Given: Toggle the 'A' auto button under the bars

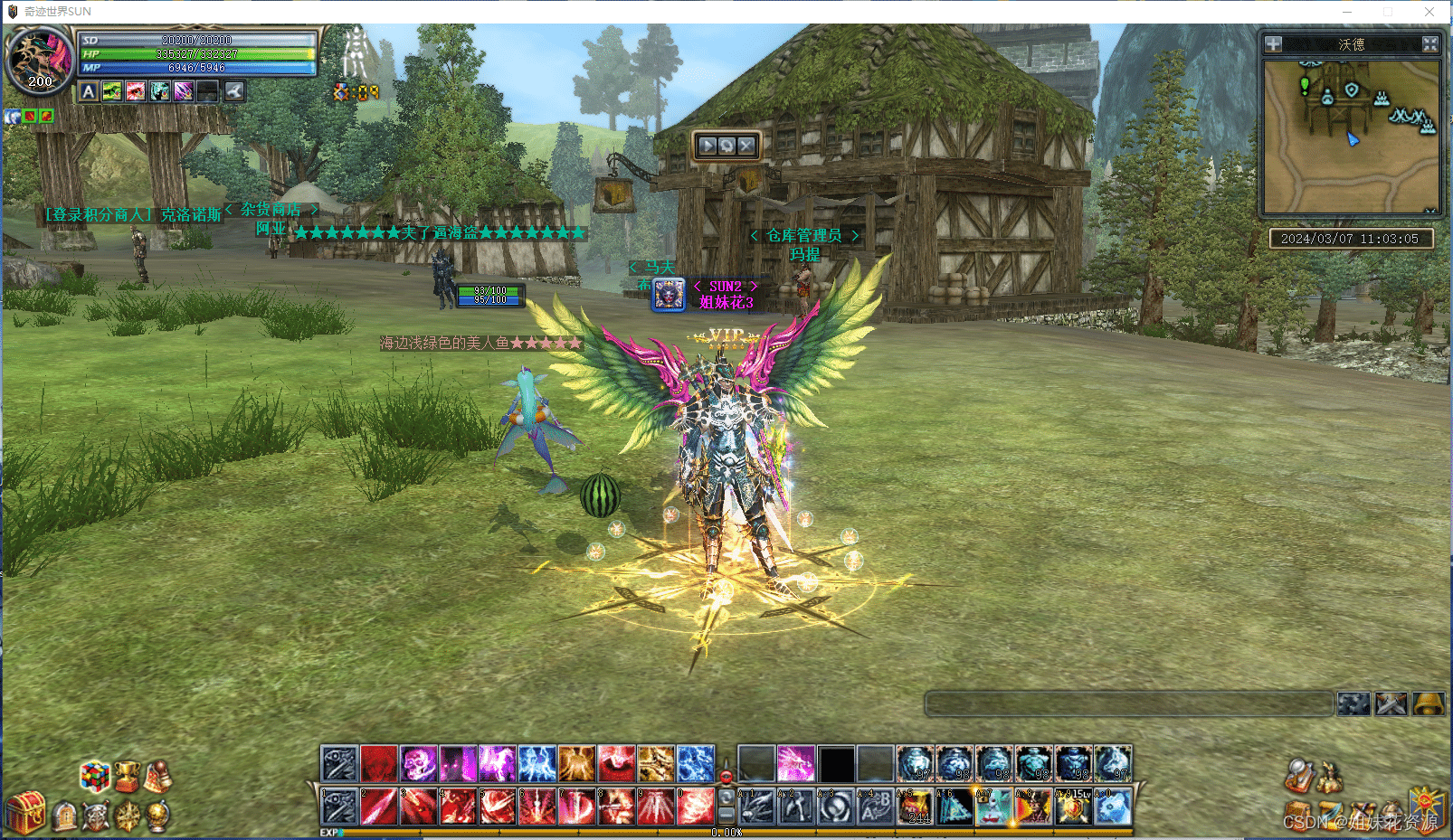Looking at the screenshot, I should point(88,91).
